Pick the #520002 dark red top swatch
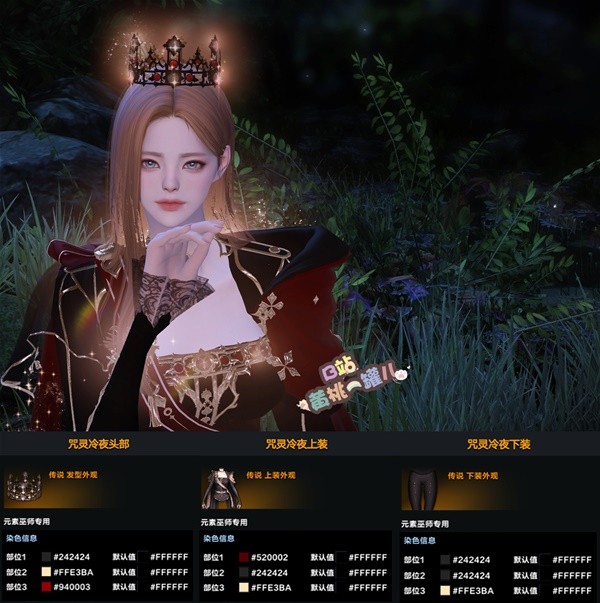Image resolution: width=600 pixels, height=603 pixels. [243, 557]
